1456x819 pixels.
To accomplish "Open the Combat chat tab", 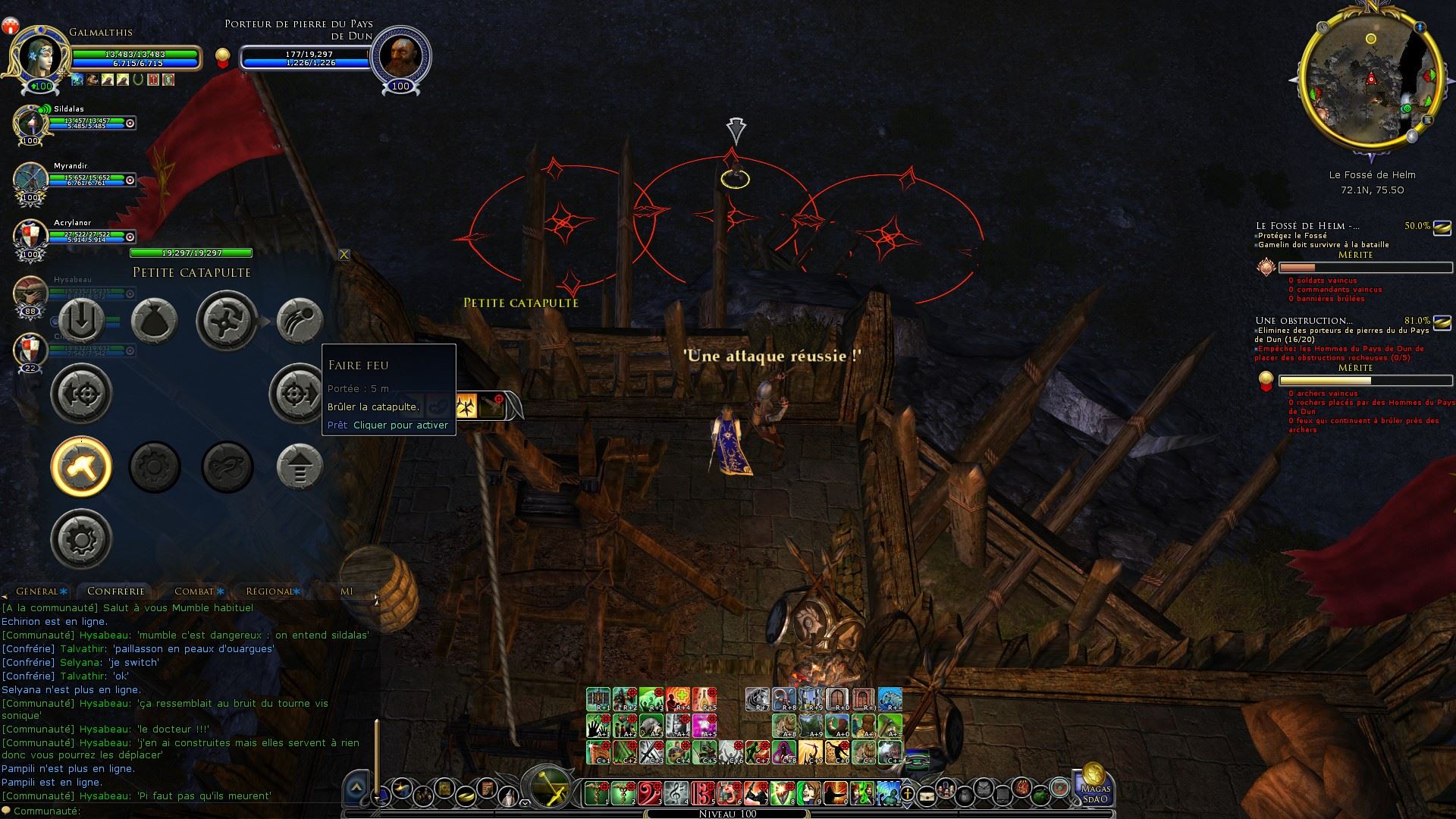I will (194, 591).
